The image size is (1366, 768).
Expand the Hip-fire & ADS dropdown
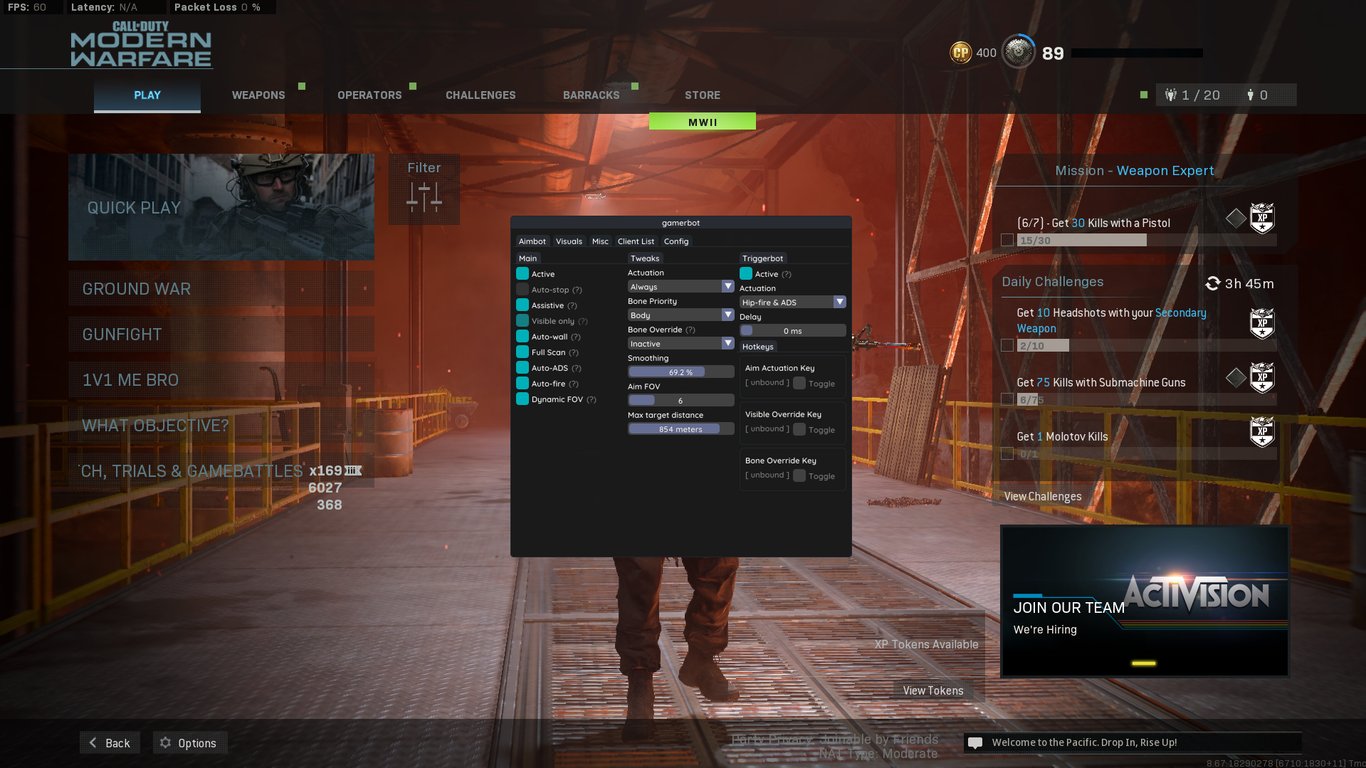791,301
